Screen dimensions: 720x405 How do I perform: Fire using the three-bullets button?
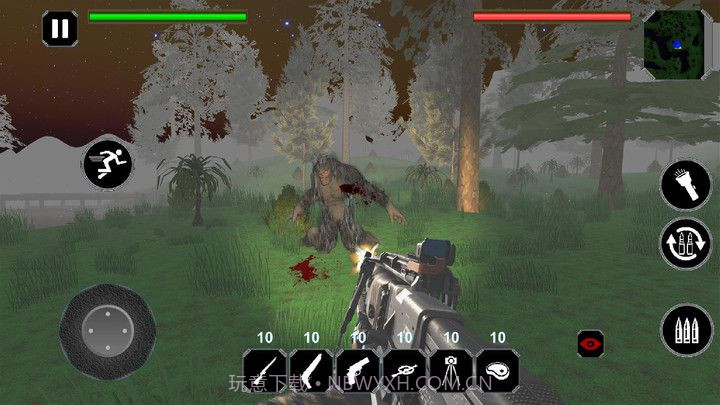tap(685, 330)
